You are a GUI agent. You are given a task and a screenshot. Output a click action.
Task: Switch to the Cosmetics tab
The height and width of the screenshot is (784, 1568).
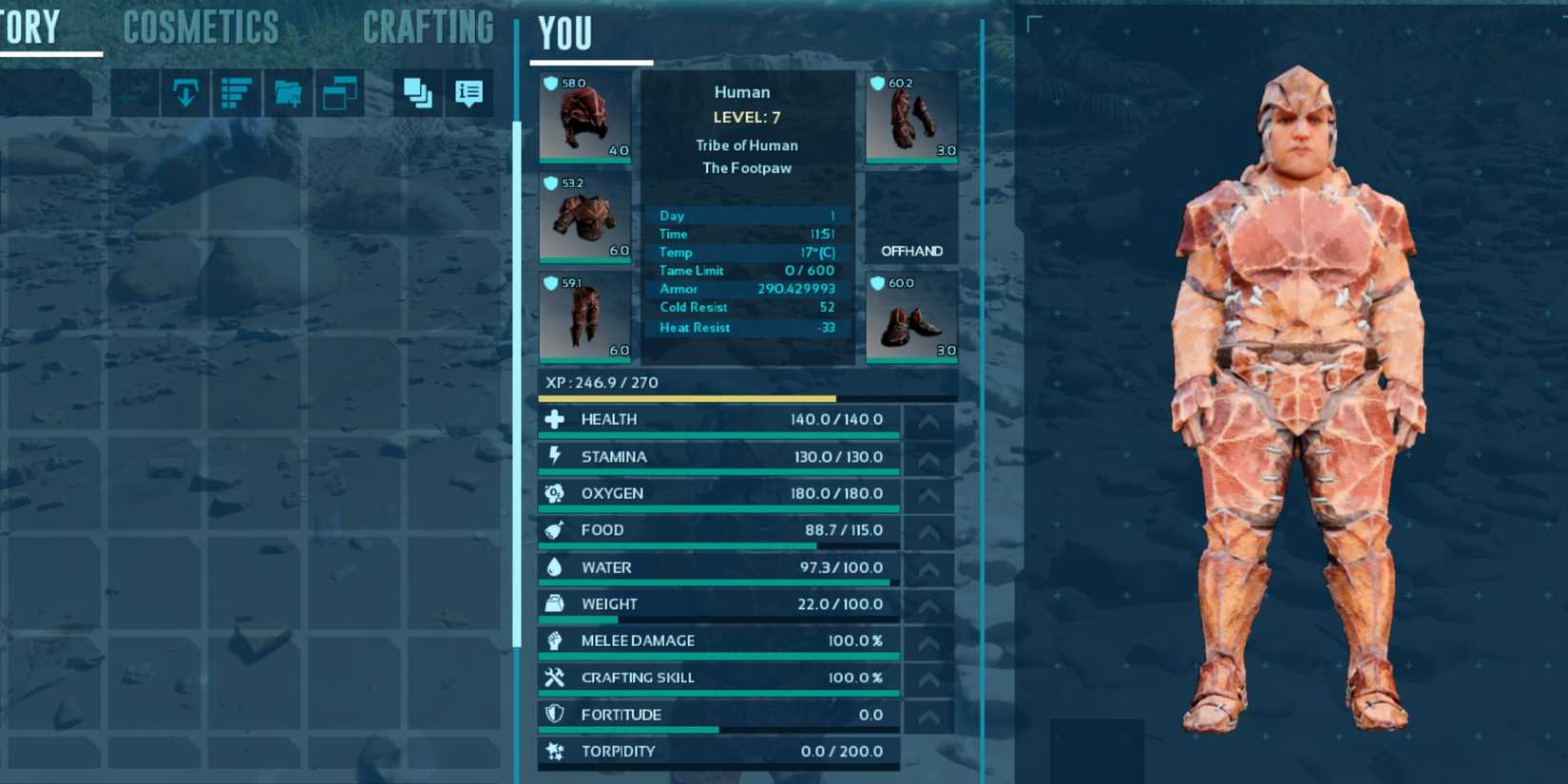(x=200, y=29)
